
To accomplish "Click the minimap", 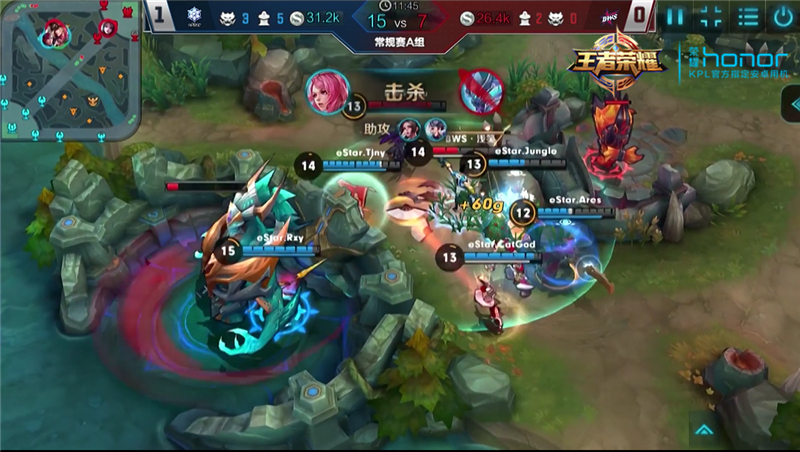I will click(x=70, y=71).
